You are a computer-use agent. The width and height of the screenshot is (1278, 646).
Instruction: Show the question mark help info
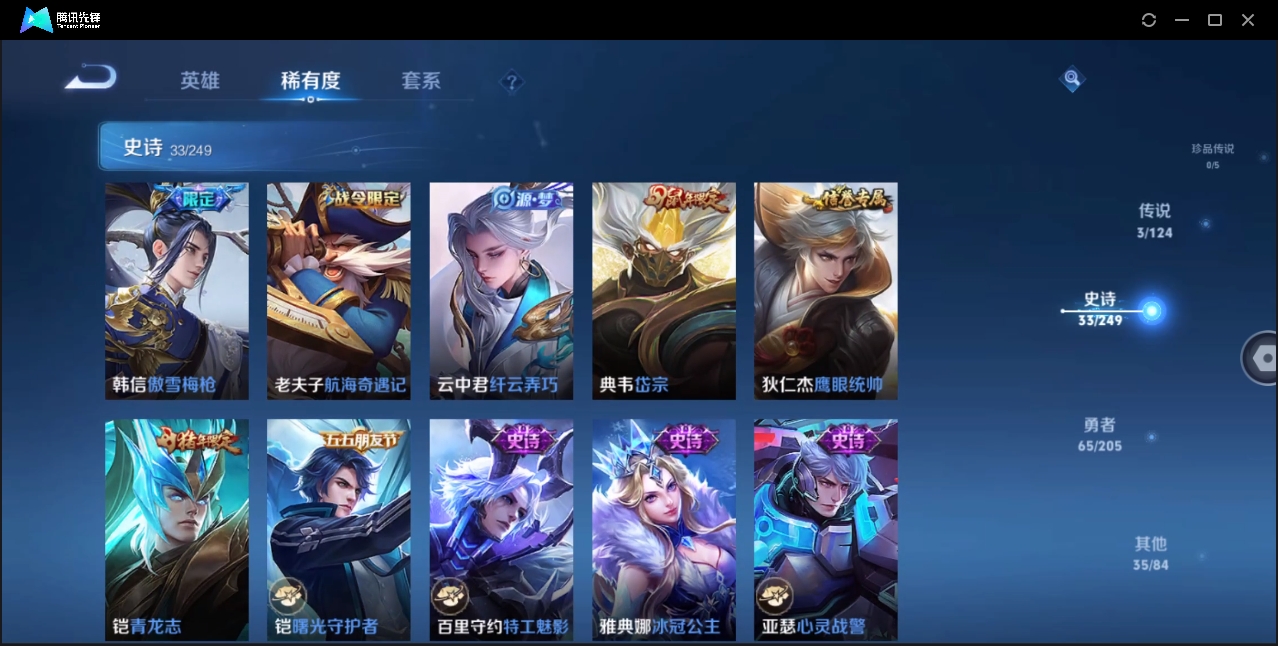coord(512,81)
